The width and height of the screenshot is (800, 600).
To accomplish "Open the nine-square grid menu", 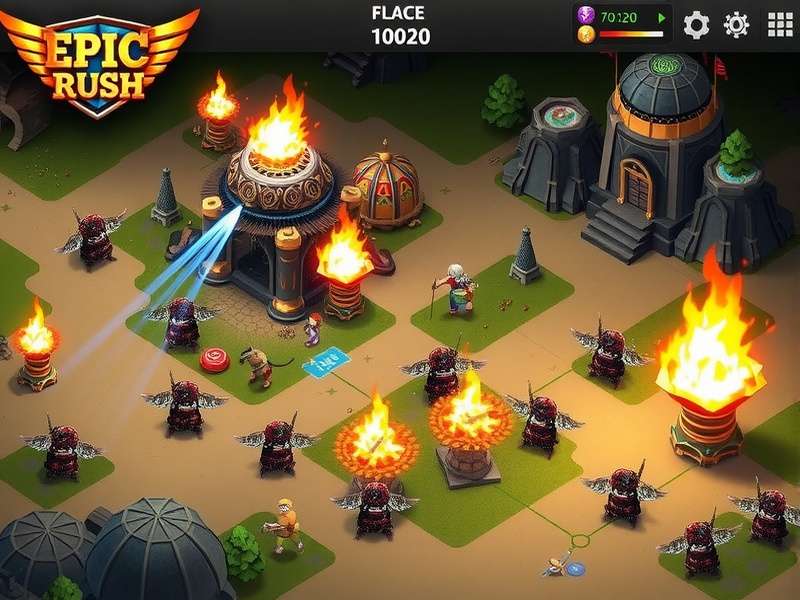I will click(x=780, y=24).
